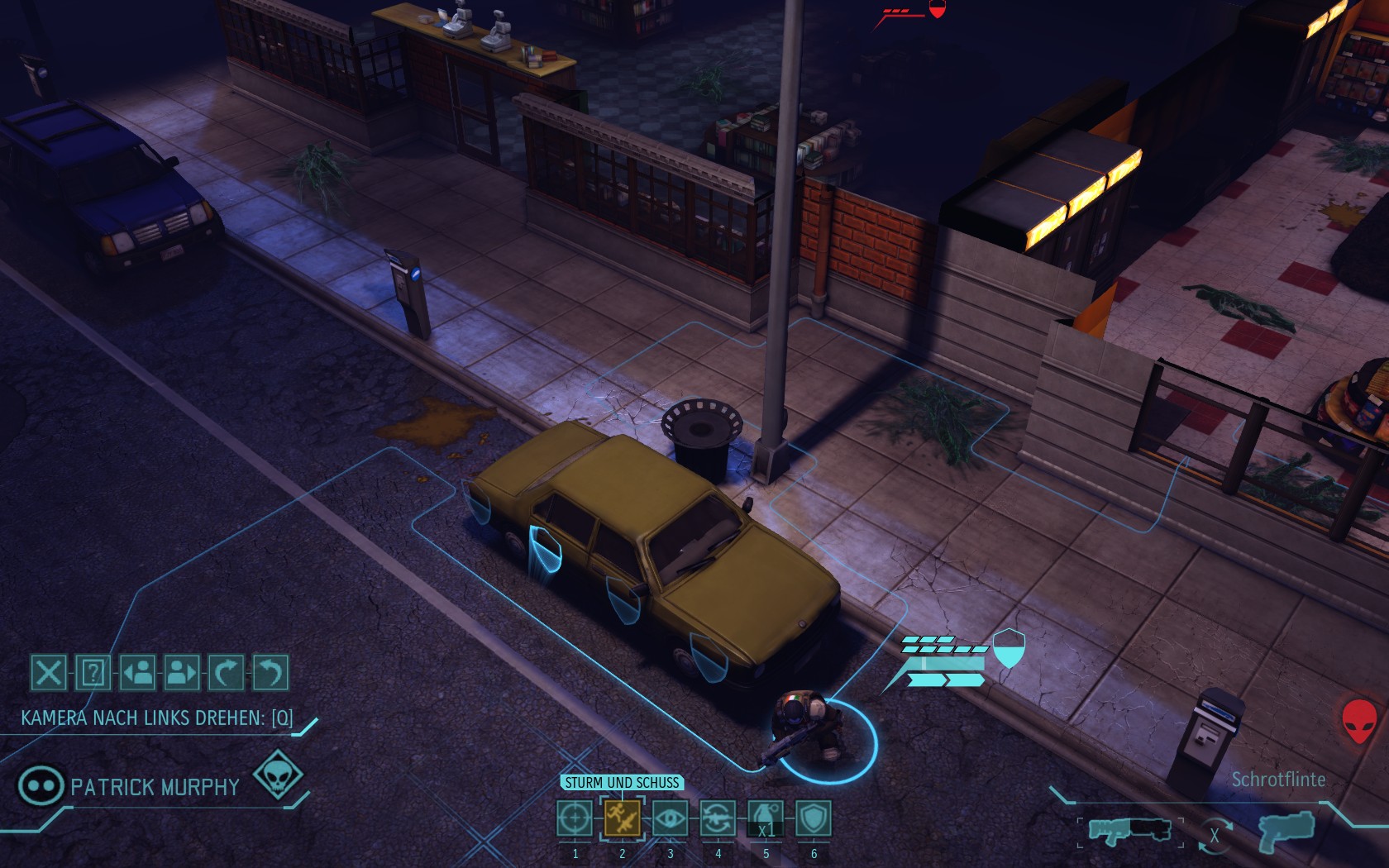Screen dimensions: 1389x868
Task: Rotate the camera with the counter-clockwise arrow
Action: (x=270, y=673)
